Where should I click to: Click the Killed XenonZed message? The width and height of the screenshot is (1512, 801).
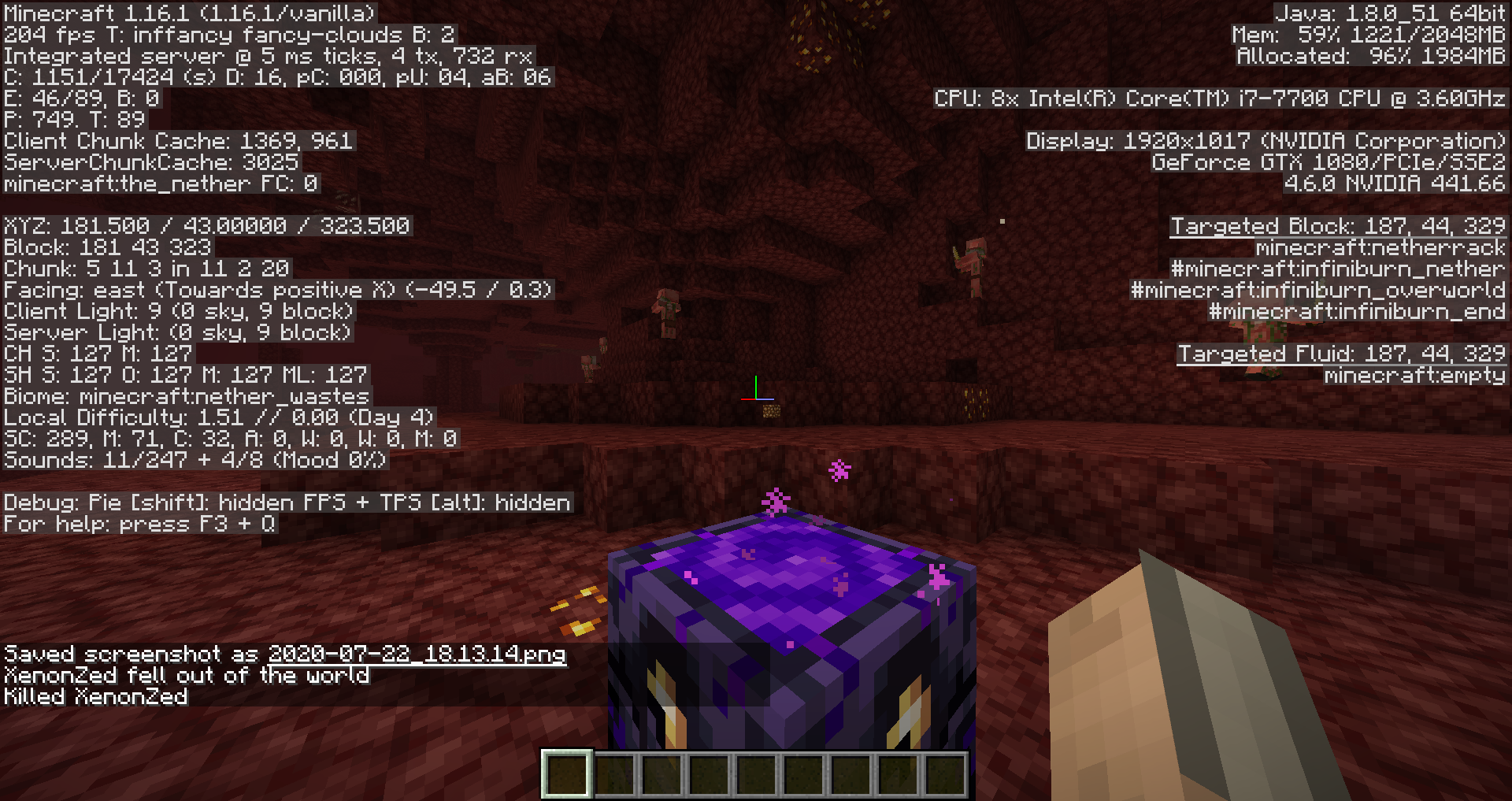tap(94, 696)
